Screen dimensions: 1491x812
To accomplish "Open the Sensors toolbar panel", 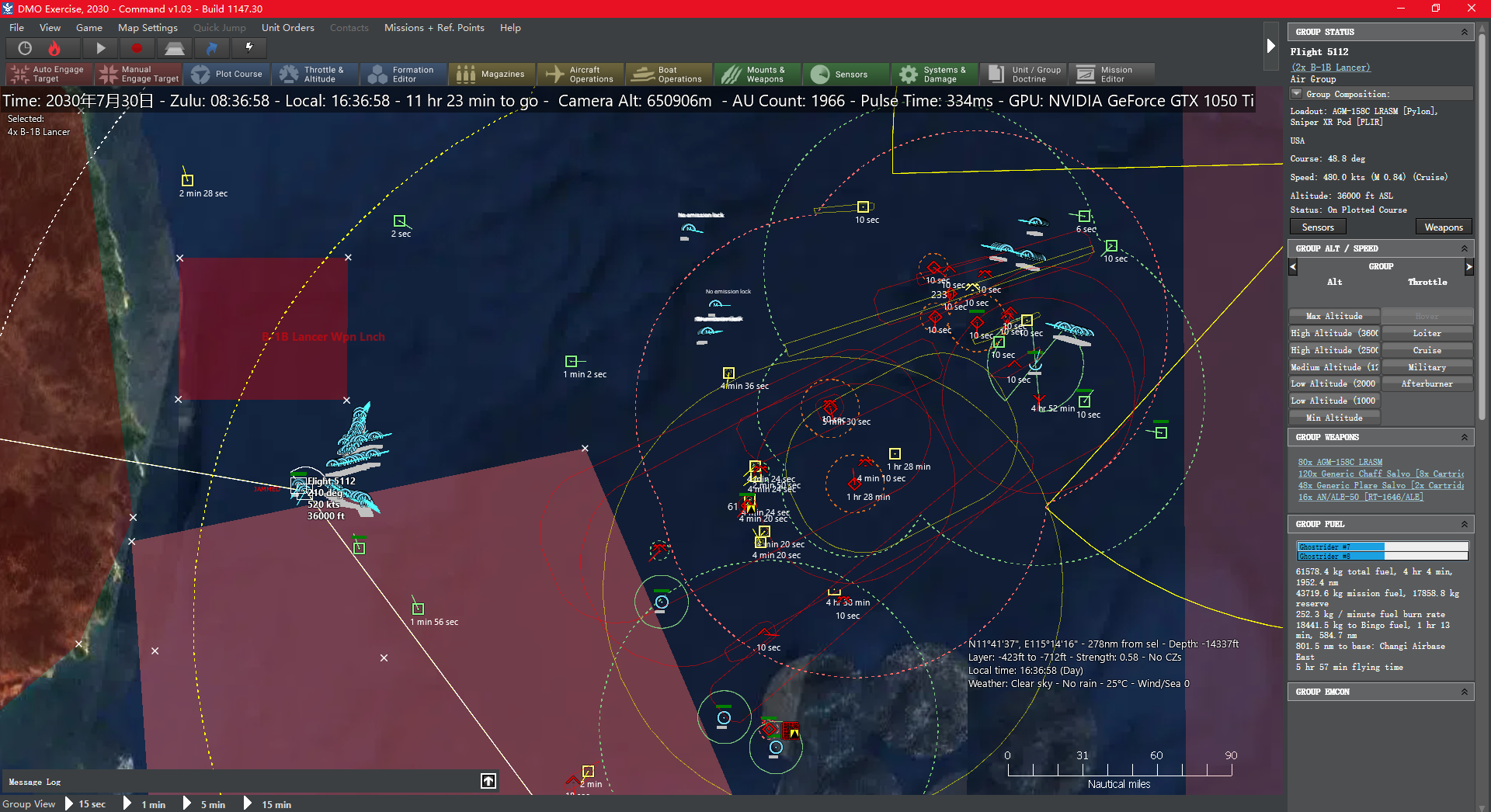I will click(846, 74).
